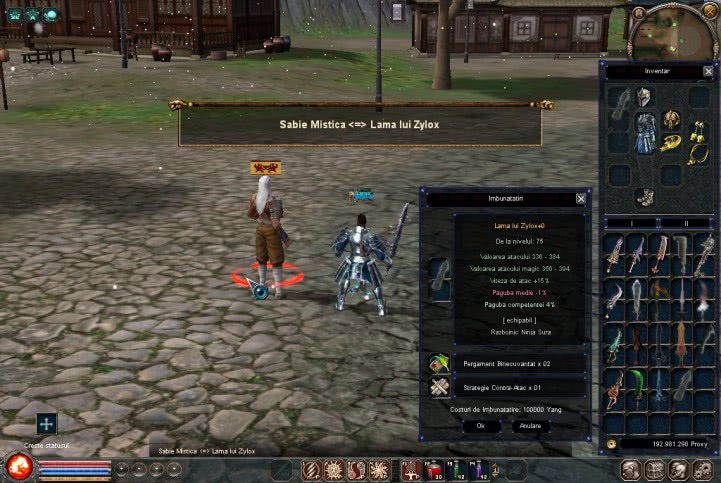The image size is (721, 483).
Task: Select the Strategie Contra-Atac item icon
Action: [439, 388]
